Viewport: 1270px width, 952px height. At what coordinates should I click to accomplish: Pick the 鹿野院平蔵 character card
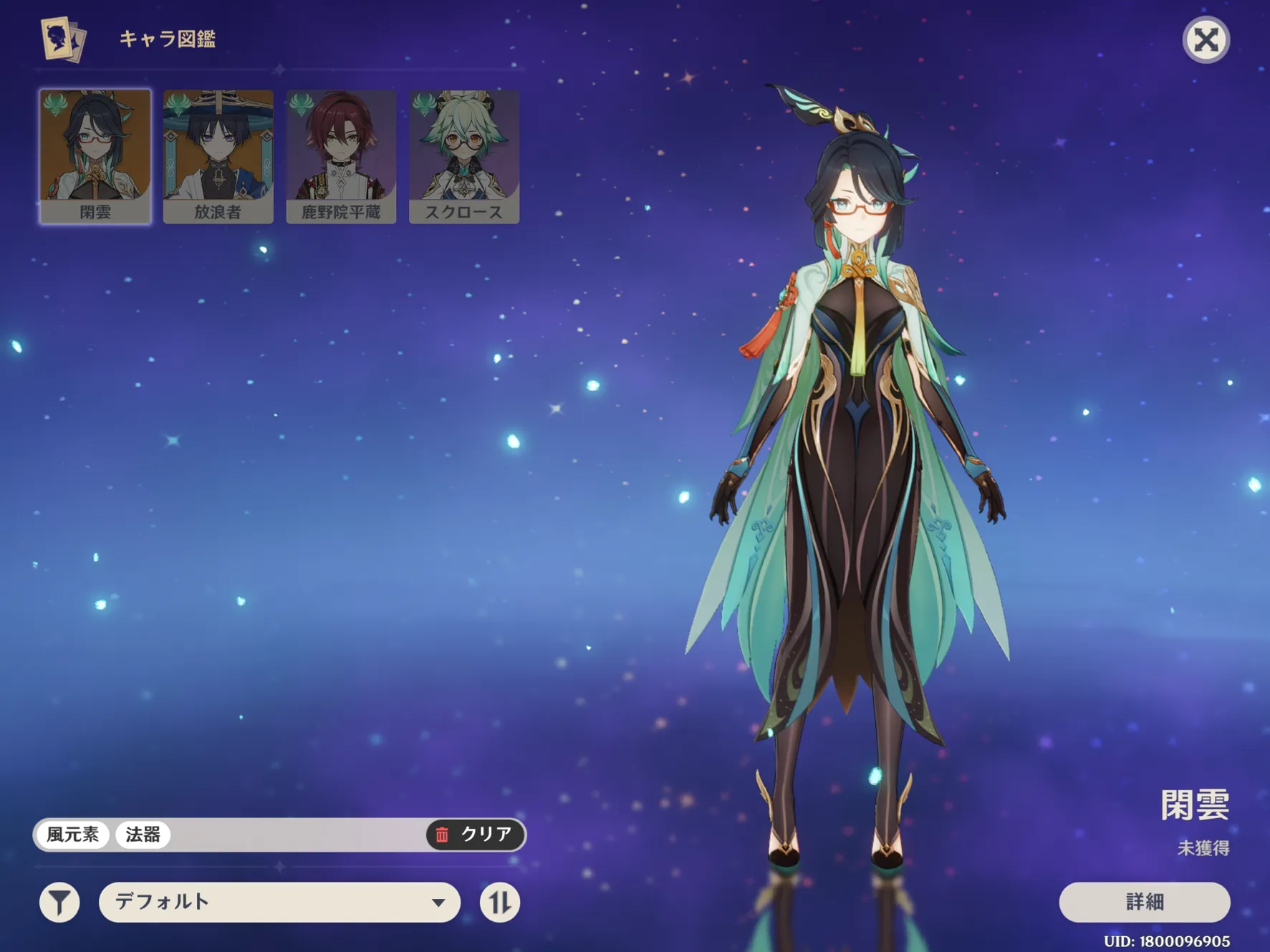tap(341, 156)
